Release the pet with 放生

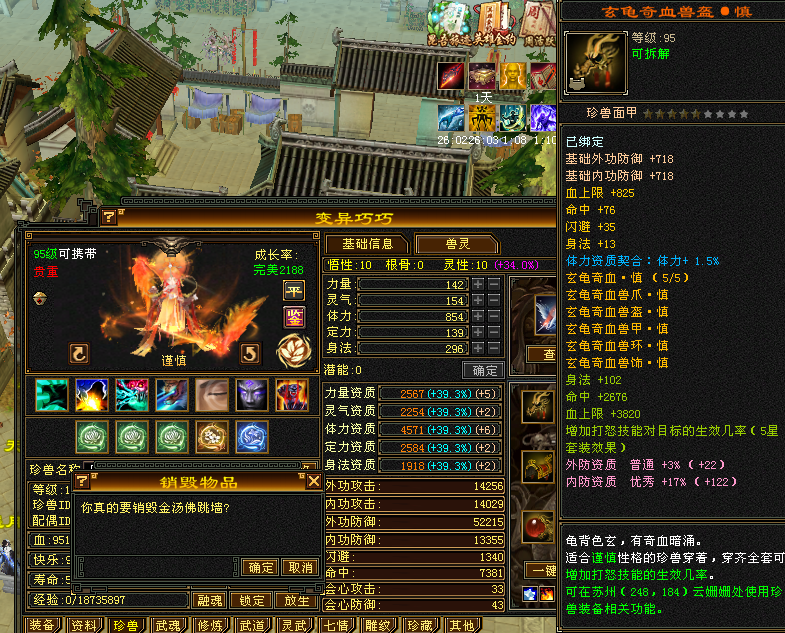tap(296, 600)
